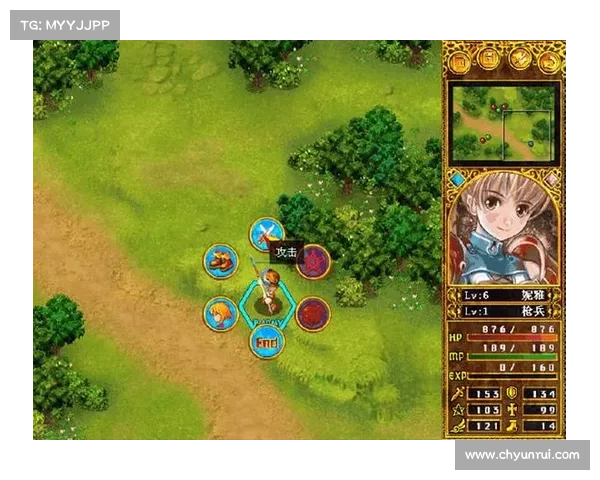Click the plain red circle command
The image size is (600, 480).
pos(313,313)
